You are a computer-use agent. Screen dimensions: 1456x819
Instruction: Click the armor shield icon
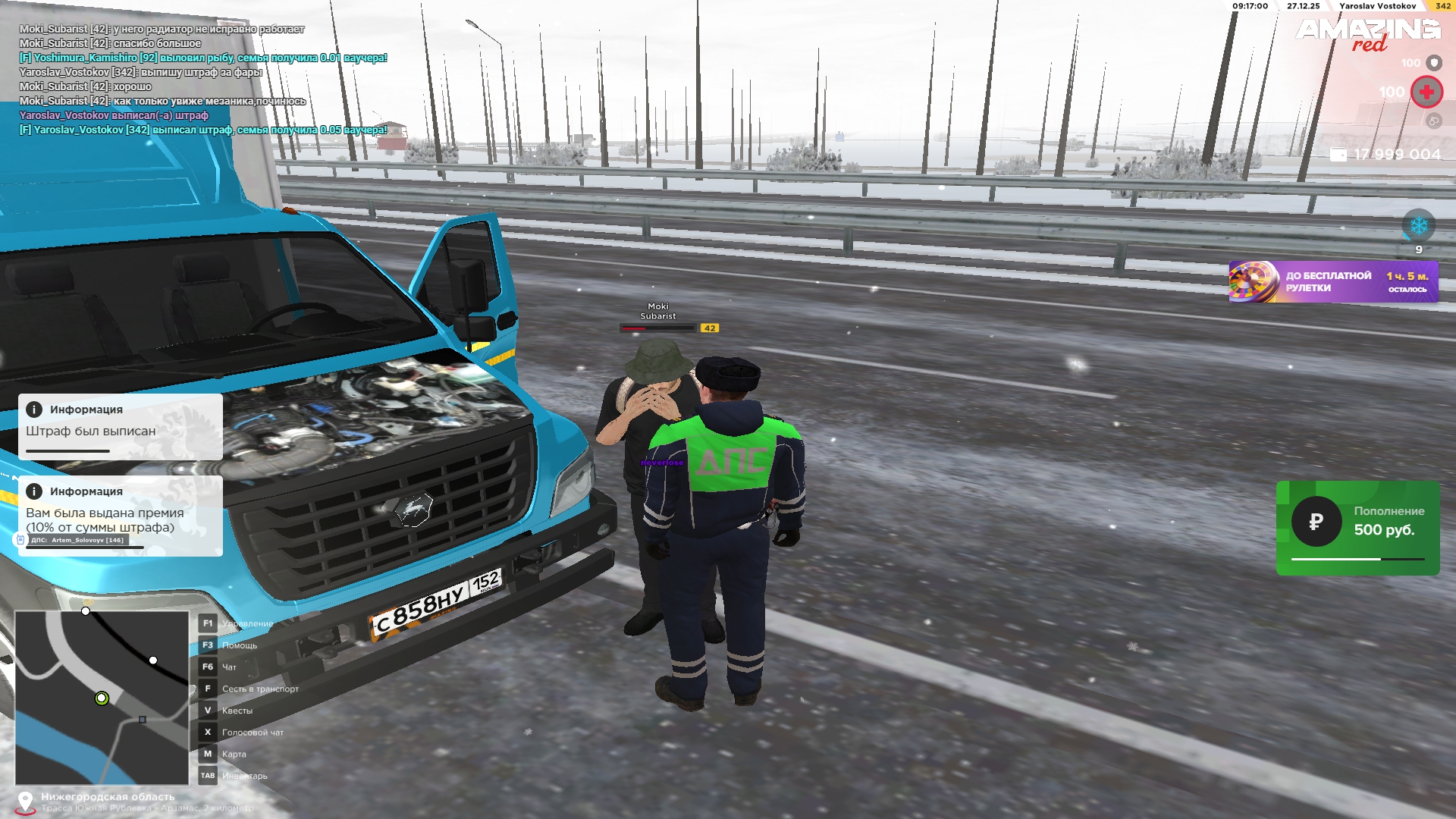tap(1433, 63)
